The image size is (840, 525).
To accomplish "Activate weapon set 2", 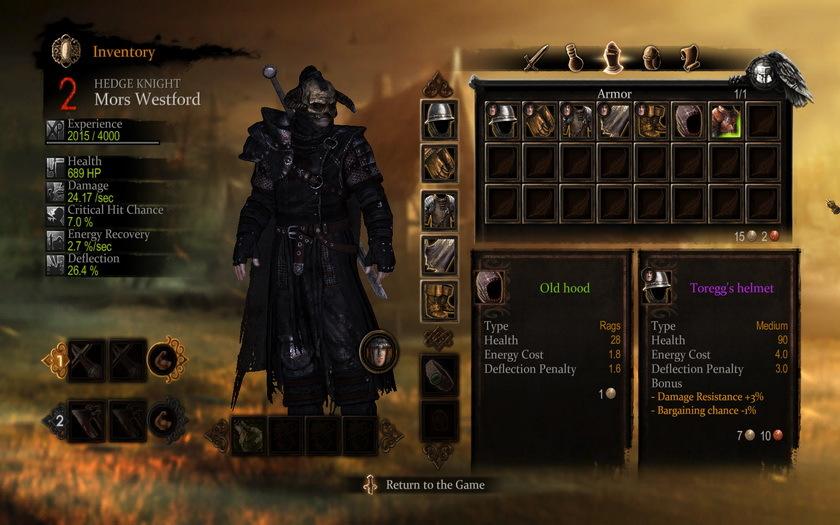I will tap(58, 420).
